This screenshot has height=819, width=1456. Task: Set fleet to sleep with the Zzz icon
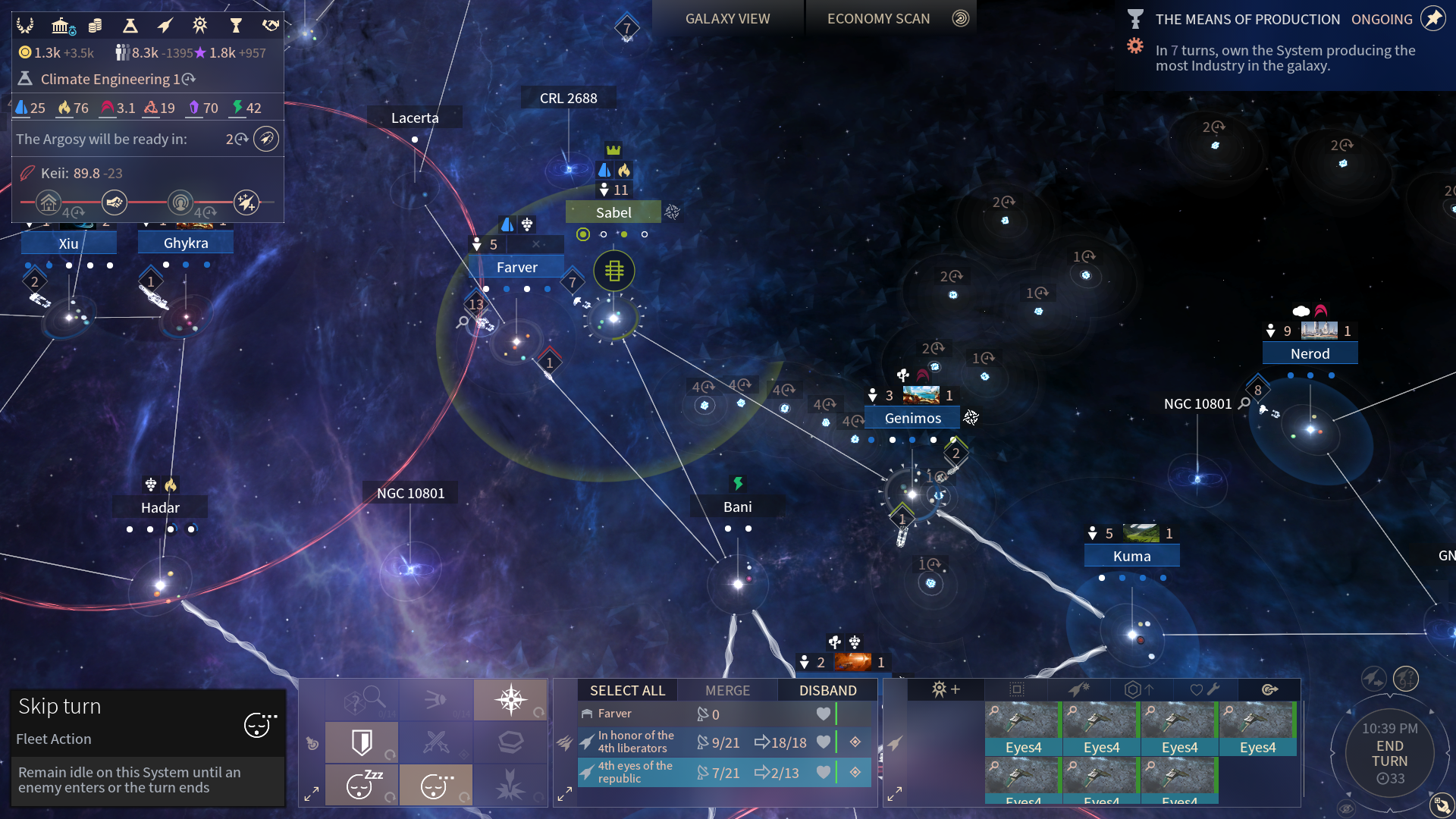(362, 785)
